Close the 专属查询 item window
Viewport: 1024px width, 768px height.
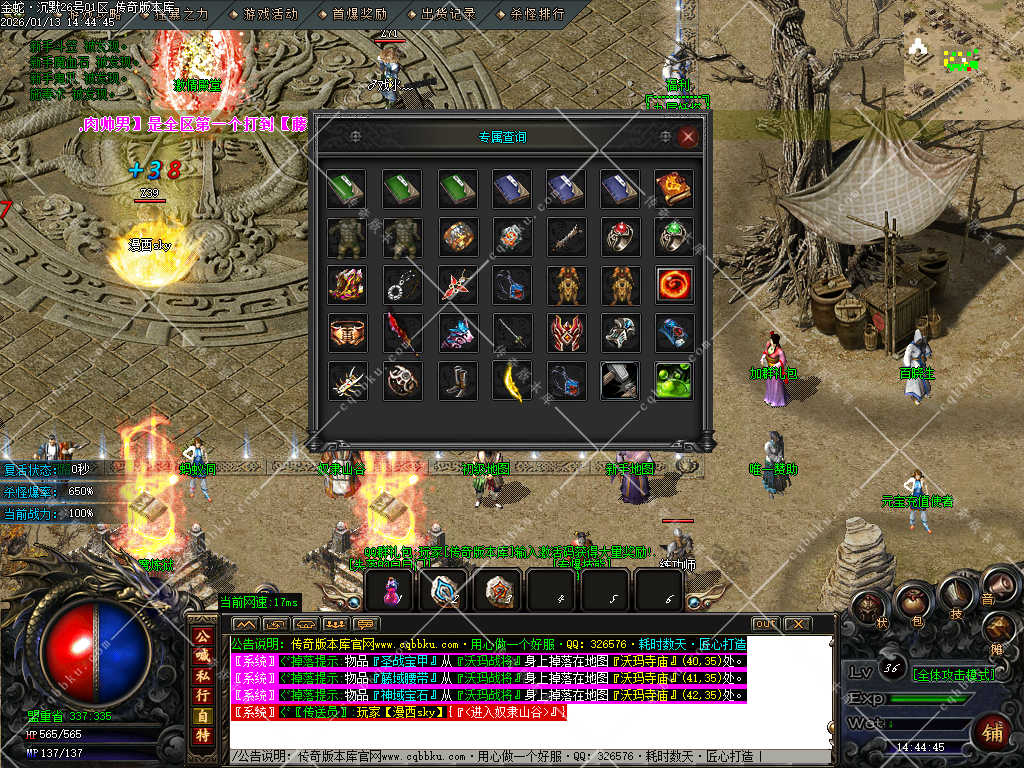(x=687, y=138)
